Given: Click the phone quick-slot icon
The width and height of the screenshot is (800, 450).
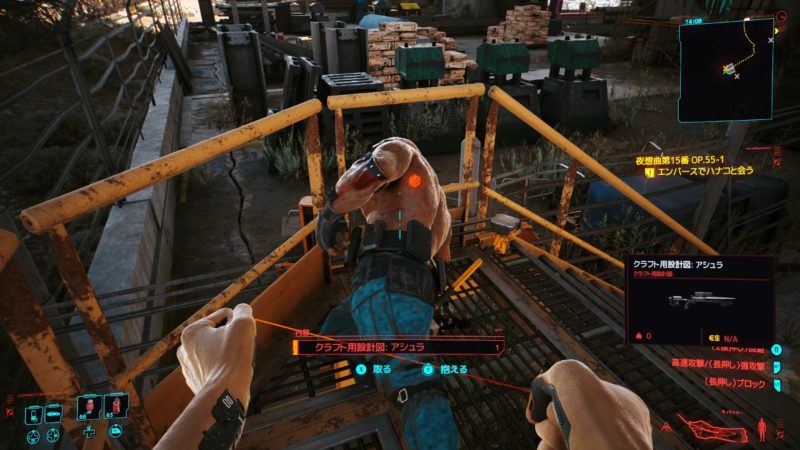Looking at the screenshot, I should pyautogui.click(x=31, y=414).
